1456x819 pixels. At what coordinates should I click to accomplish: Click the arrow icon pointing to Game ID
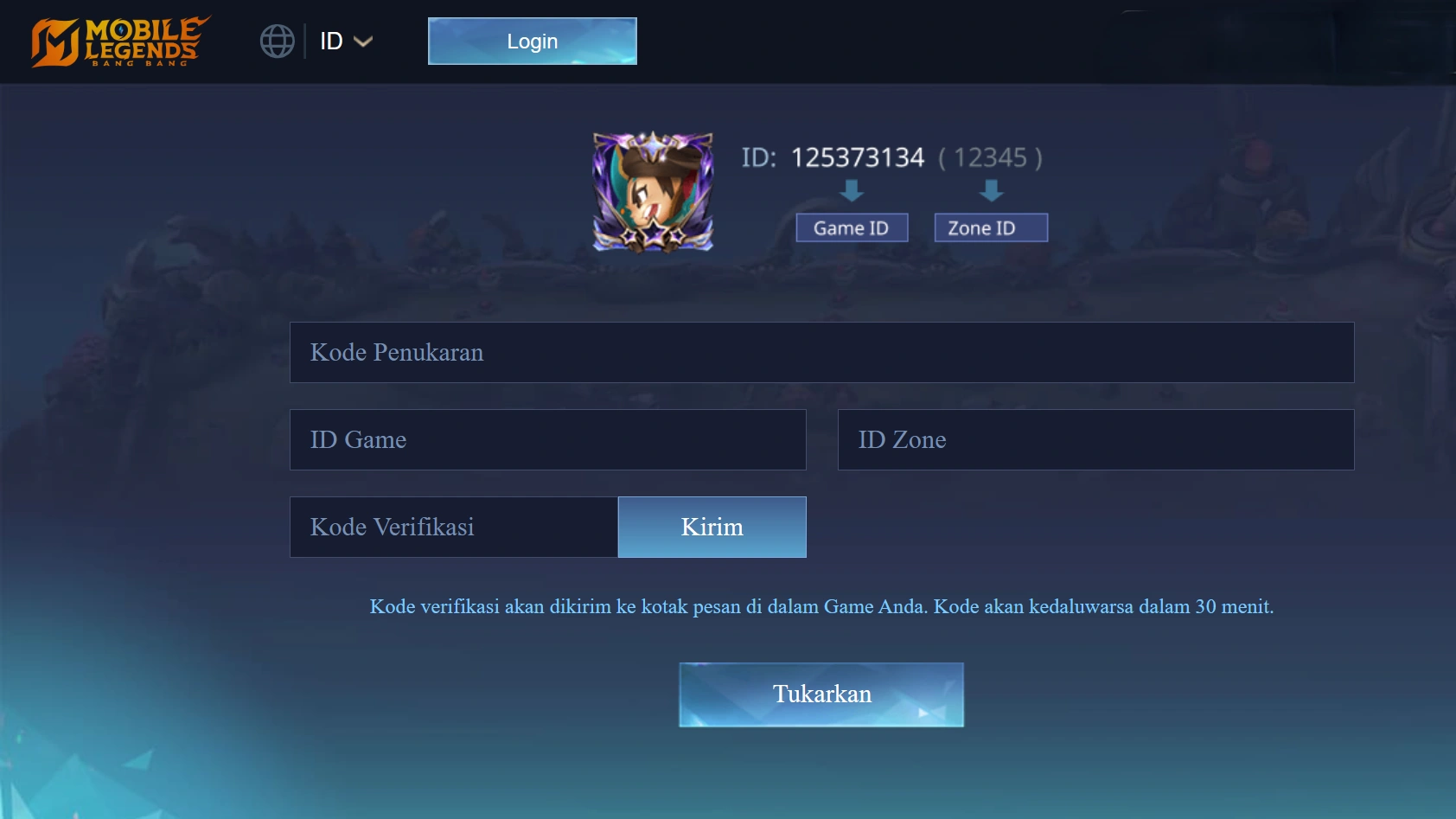point(852,190)
